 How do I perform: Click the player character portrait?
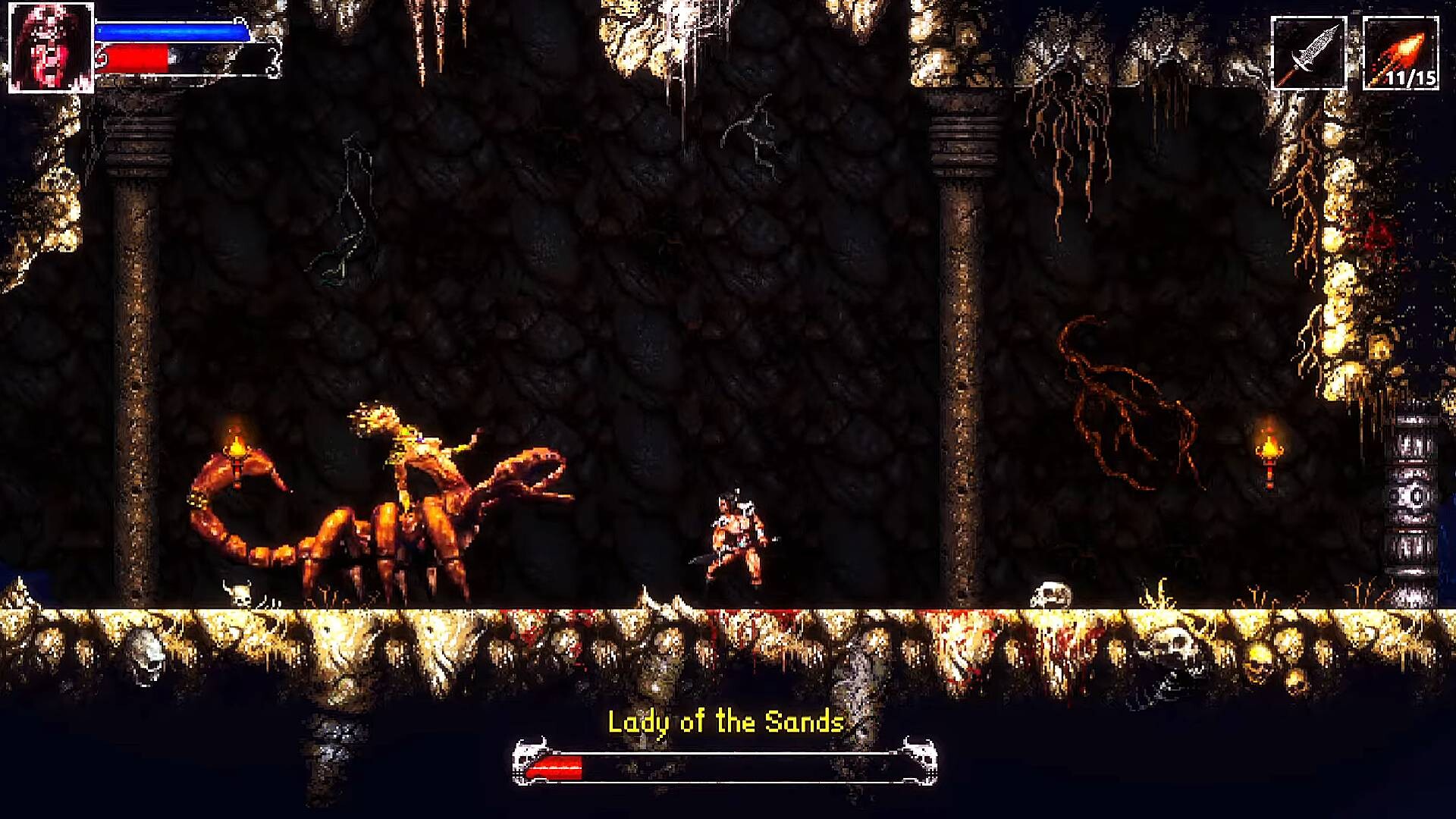51,48
